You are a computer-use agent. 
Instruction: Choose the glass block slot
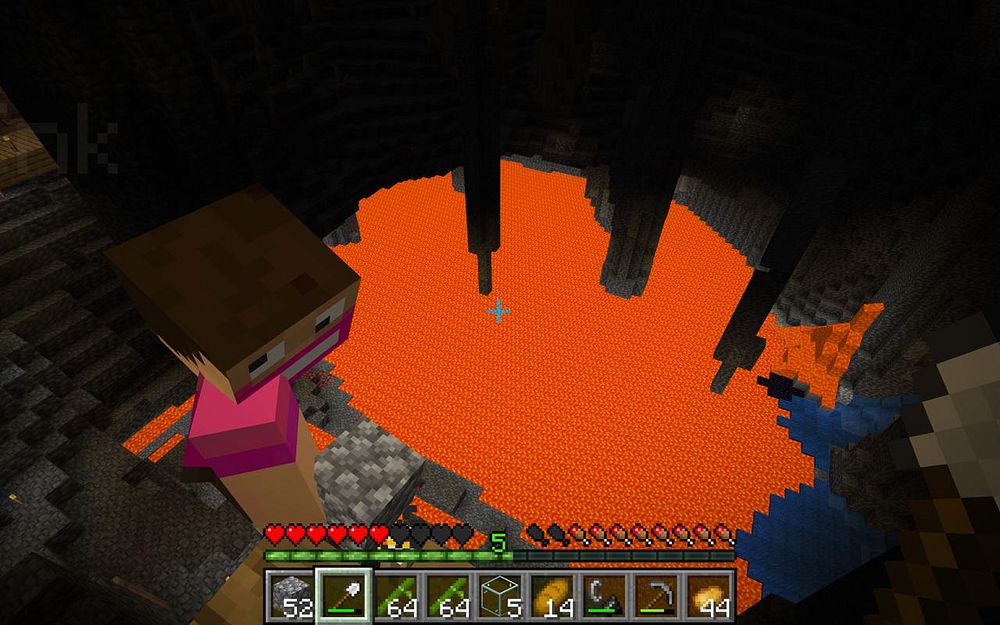tap(500, 594)
